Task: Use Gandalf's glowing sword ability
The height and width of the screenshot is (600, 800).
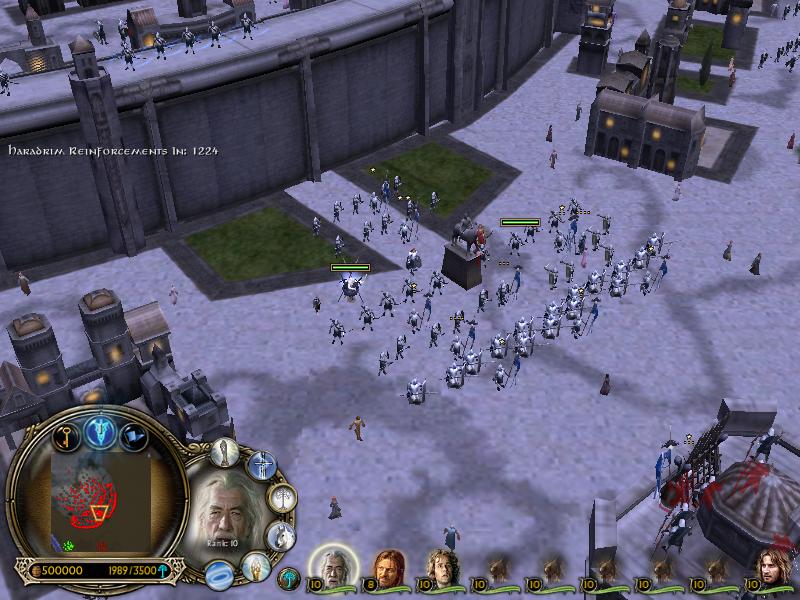Action: [260, 464]
